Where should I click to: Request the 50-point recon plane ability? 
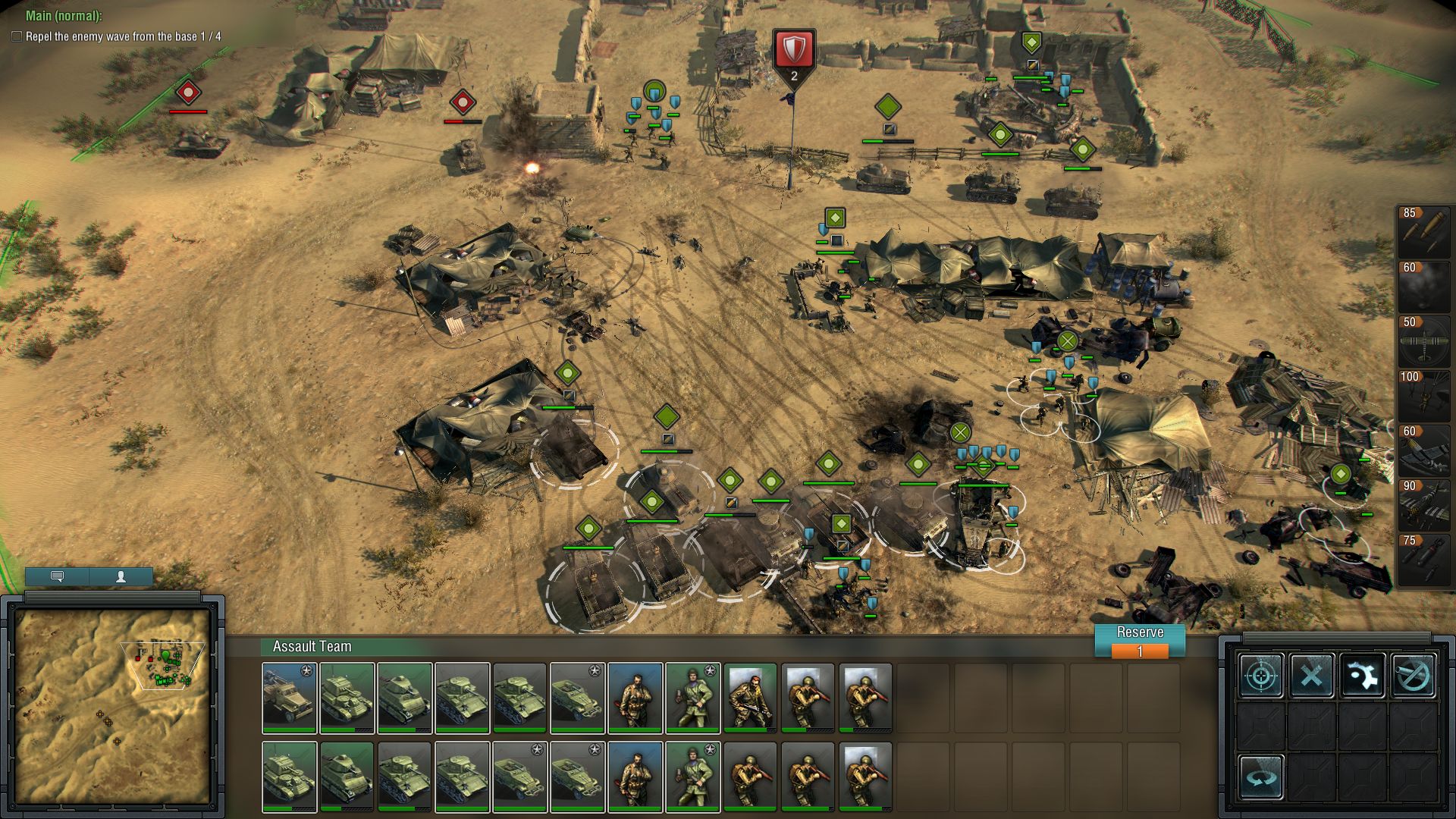tap(1423, 340)
